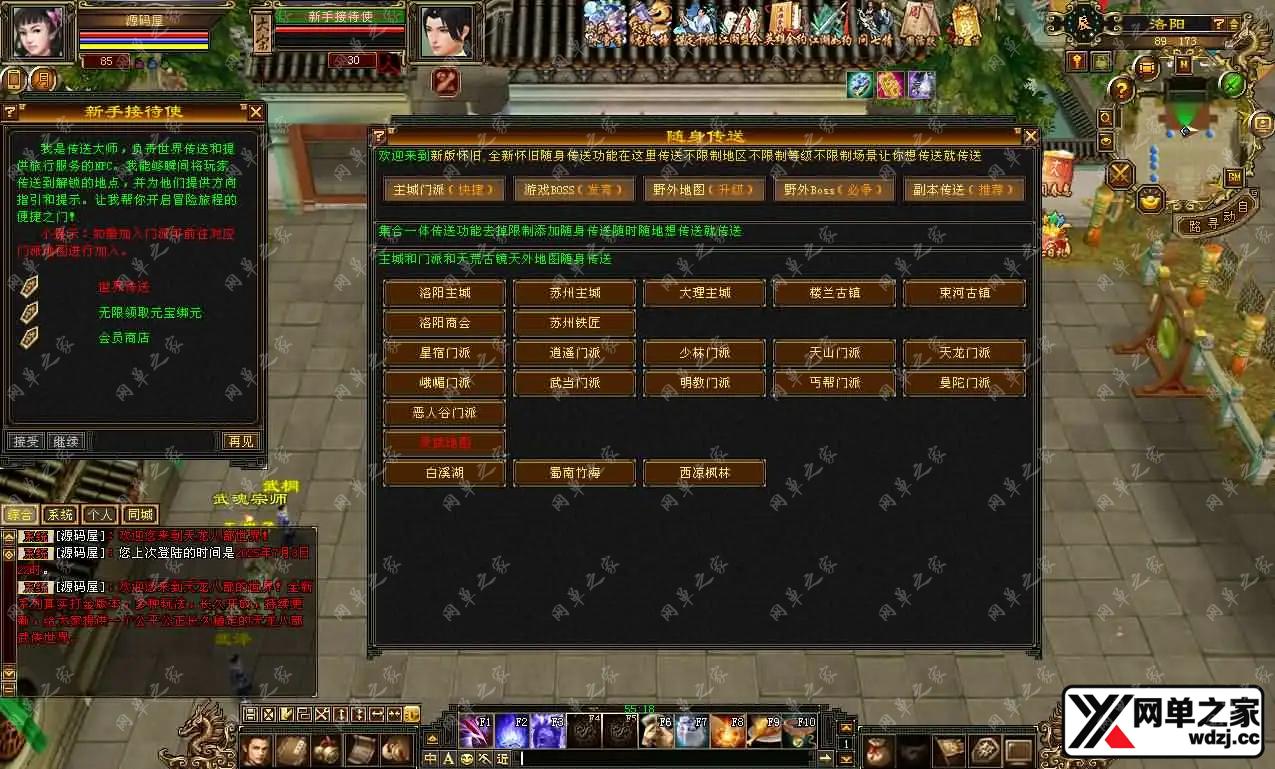Teleport to 苏州主城
1275x769 pixels.
pyautogui.click(x=575, y=293)
